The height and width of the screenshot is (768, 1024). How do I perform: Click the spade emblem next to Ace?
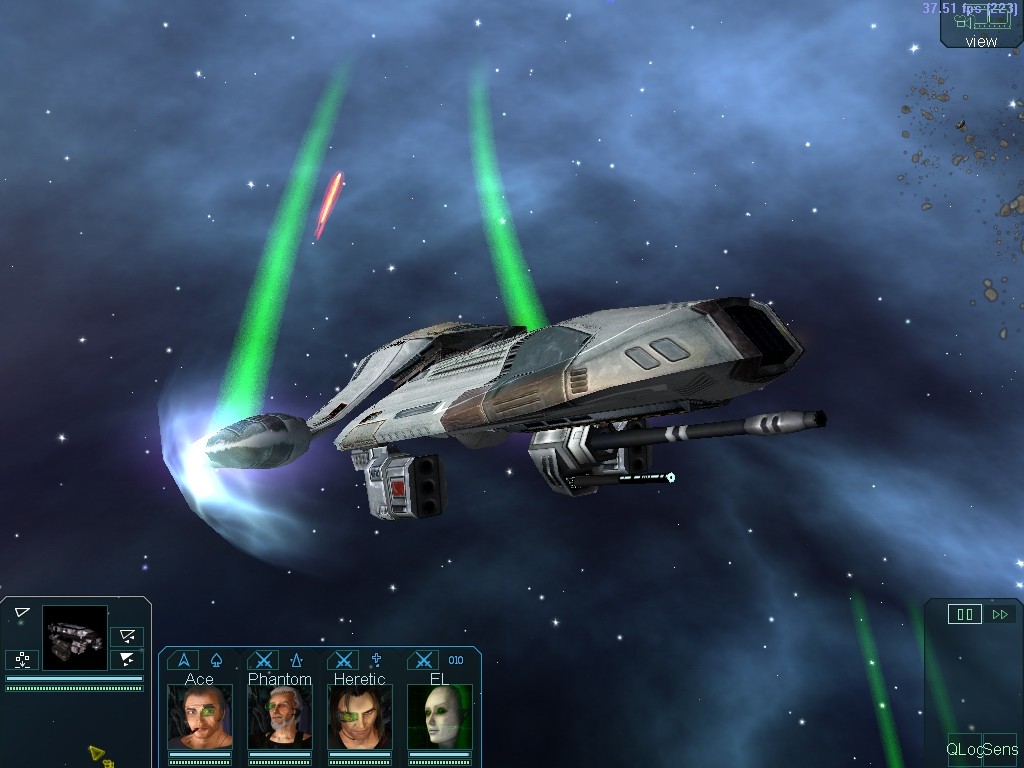216,660
